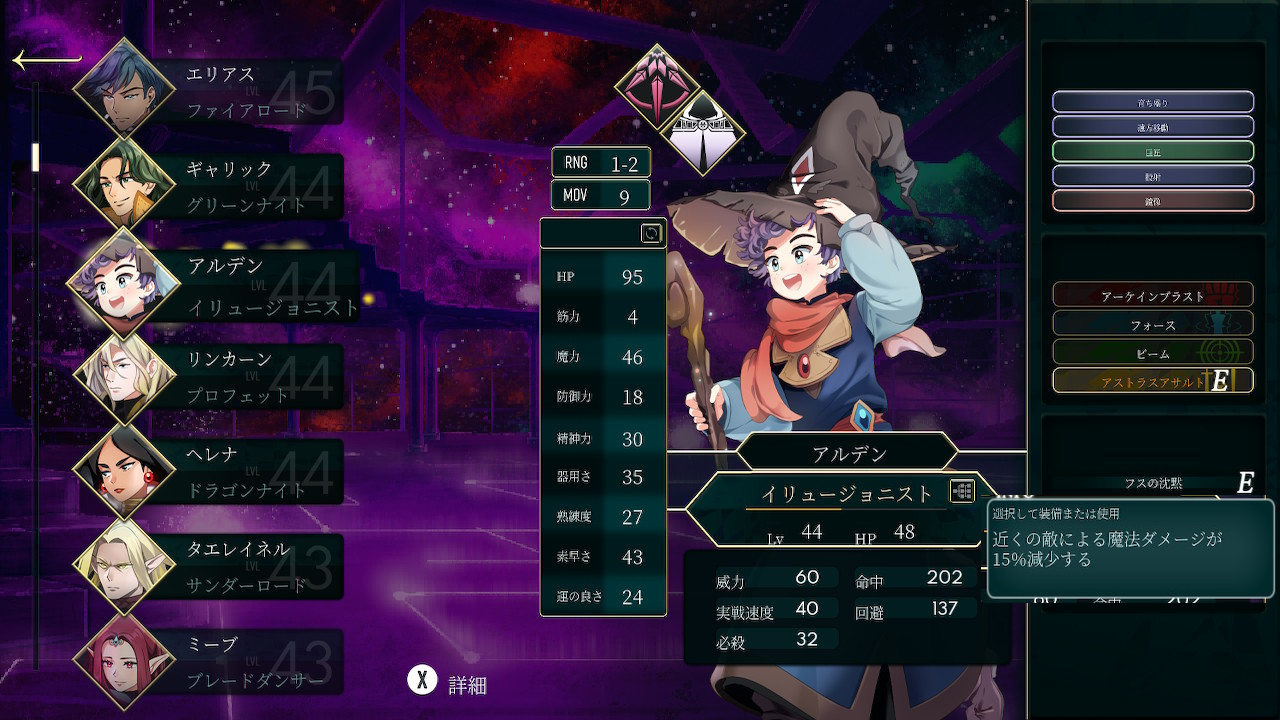
Task: Go back with the arrow button
Action: (46, 60)
